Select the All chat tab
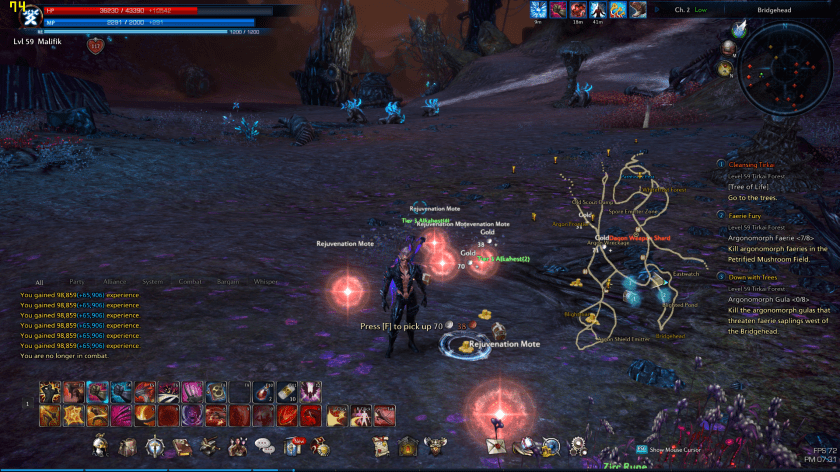 click(39, 283)
